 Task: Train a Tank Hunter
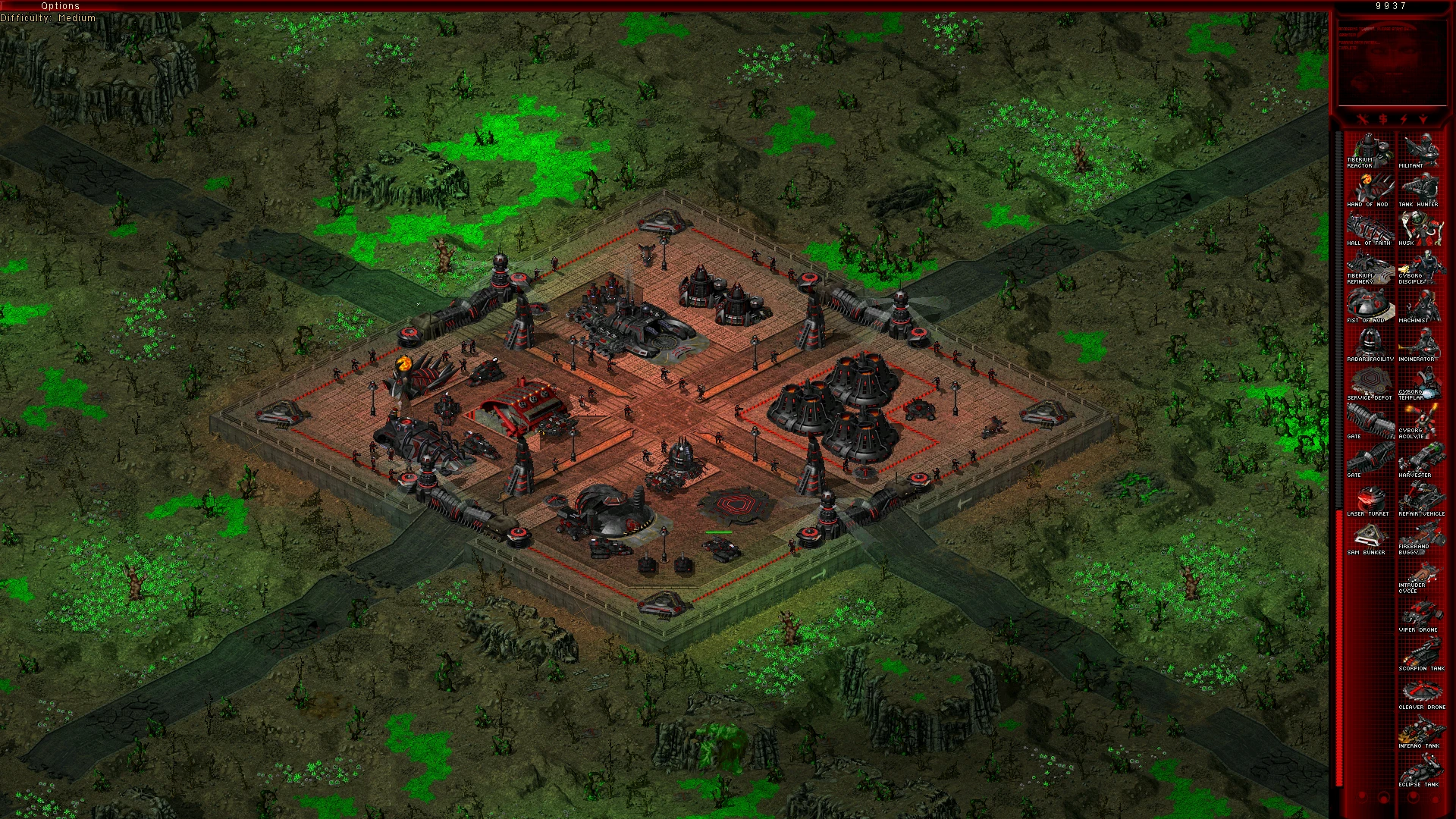[1421, 190]
